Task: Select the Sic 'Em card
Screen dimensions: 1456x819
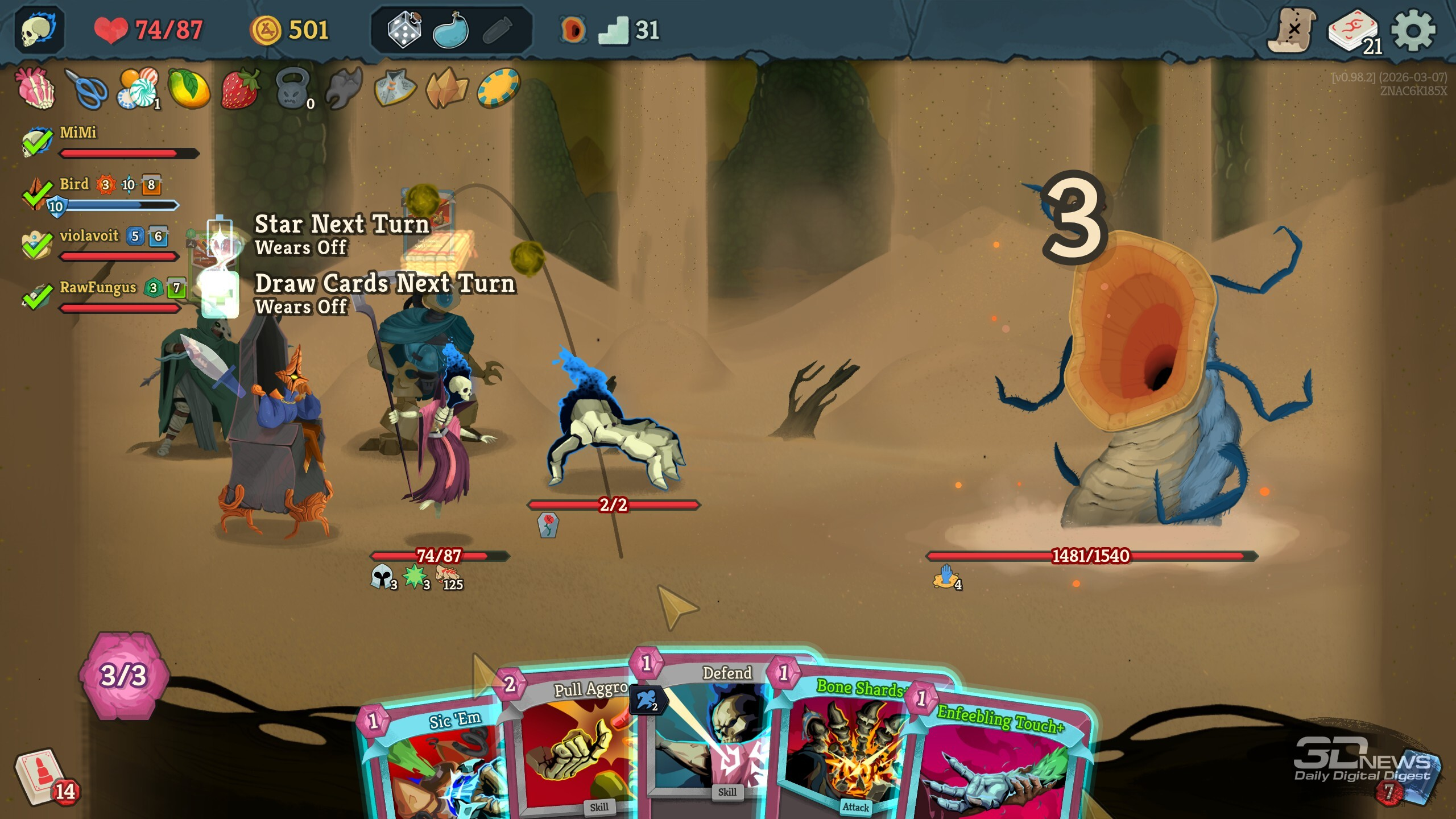Action: (432, 762)
